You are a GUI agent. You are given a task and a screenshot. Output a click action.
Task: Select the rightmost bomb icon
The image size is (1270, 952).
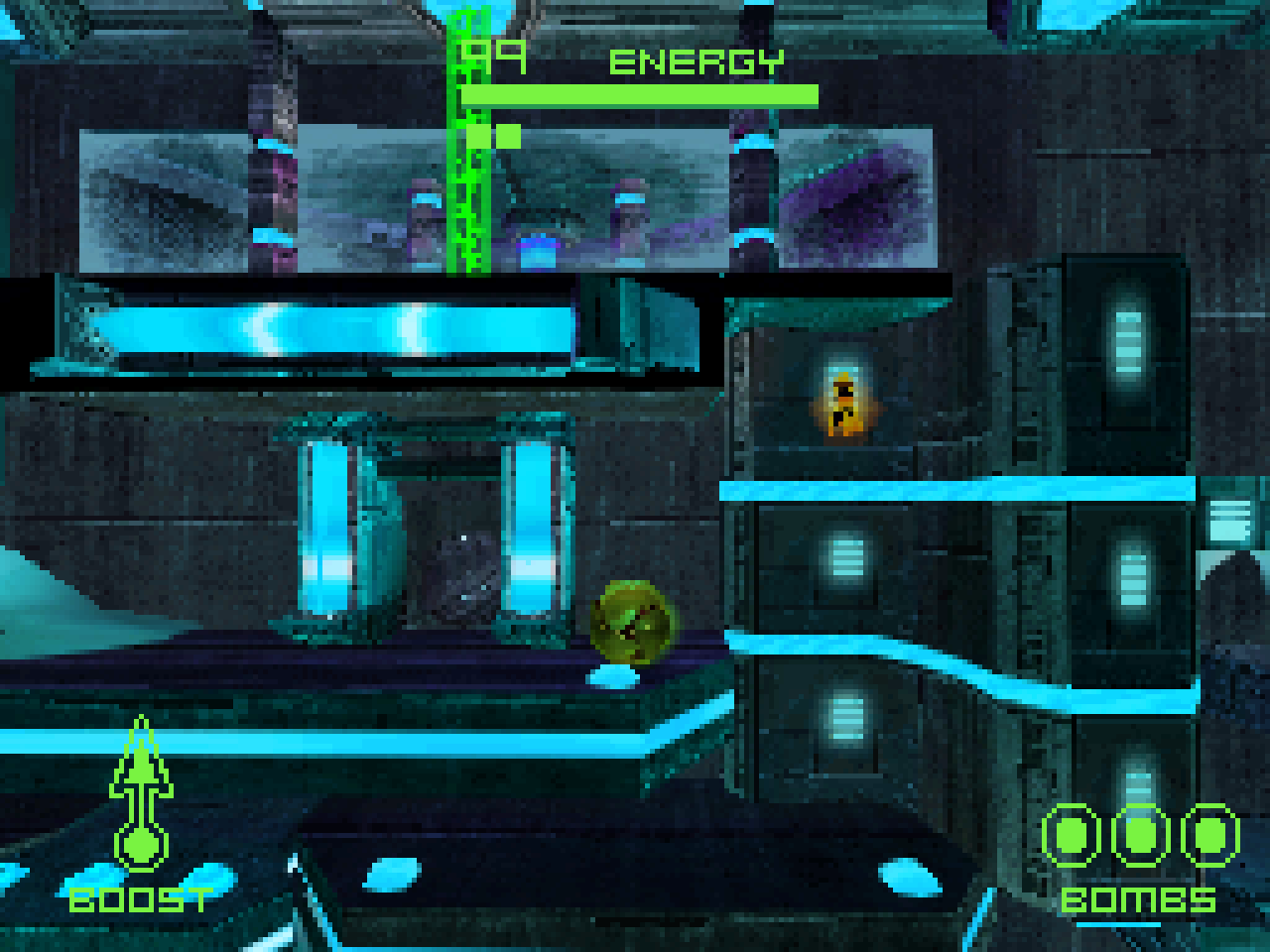click(x=1211, y=836)
